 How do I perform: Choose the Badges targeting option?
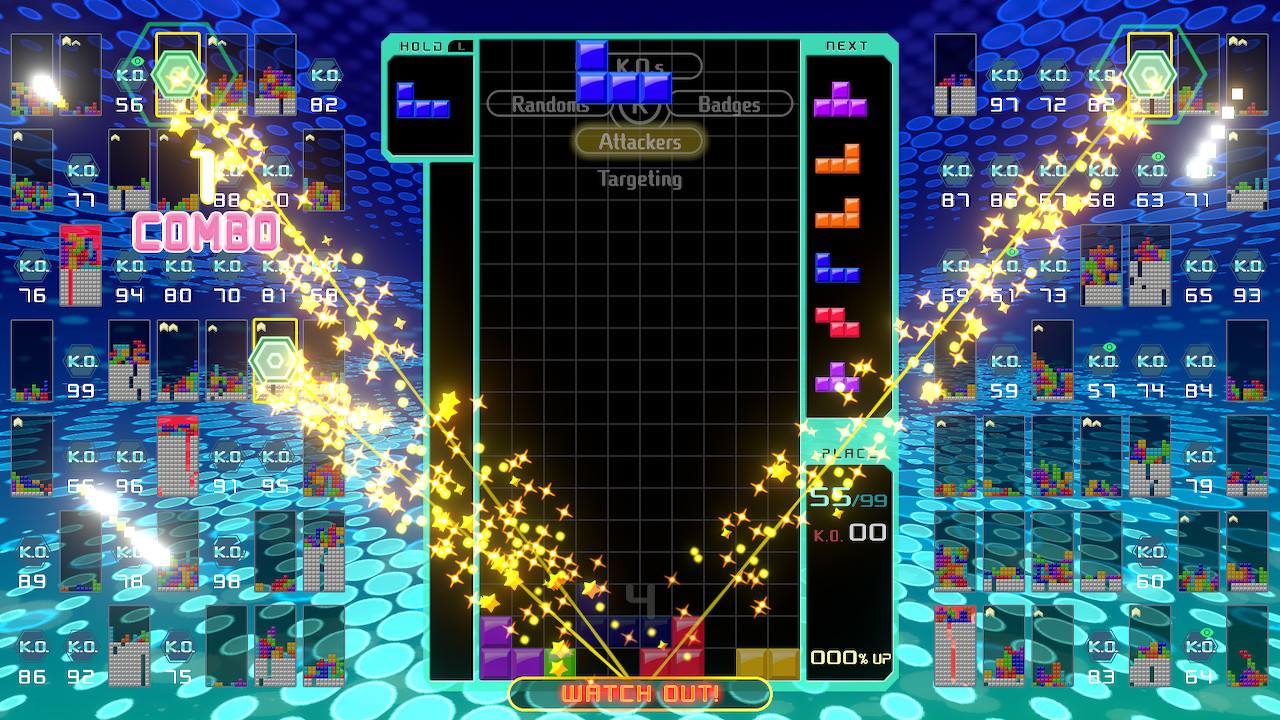(729, 104)
